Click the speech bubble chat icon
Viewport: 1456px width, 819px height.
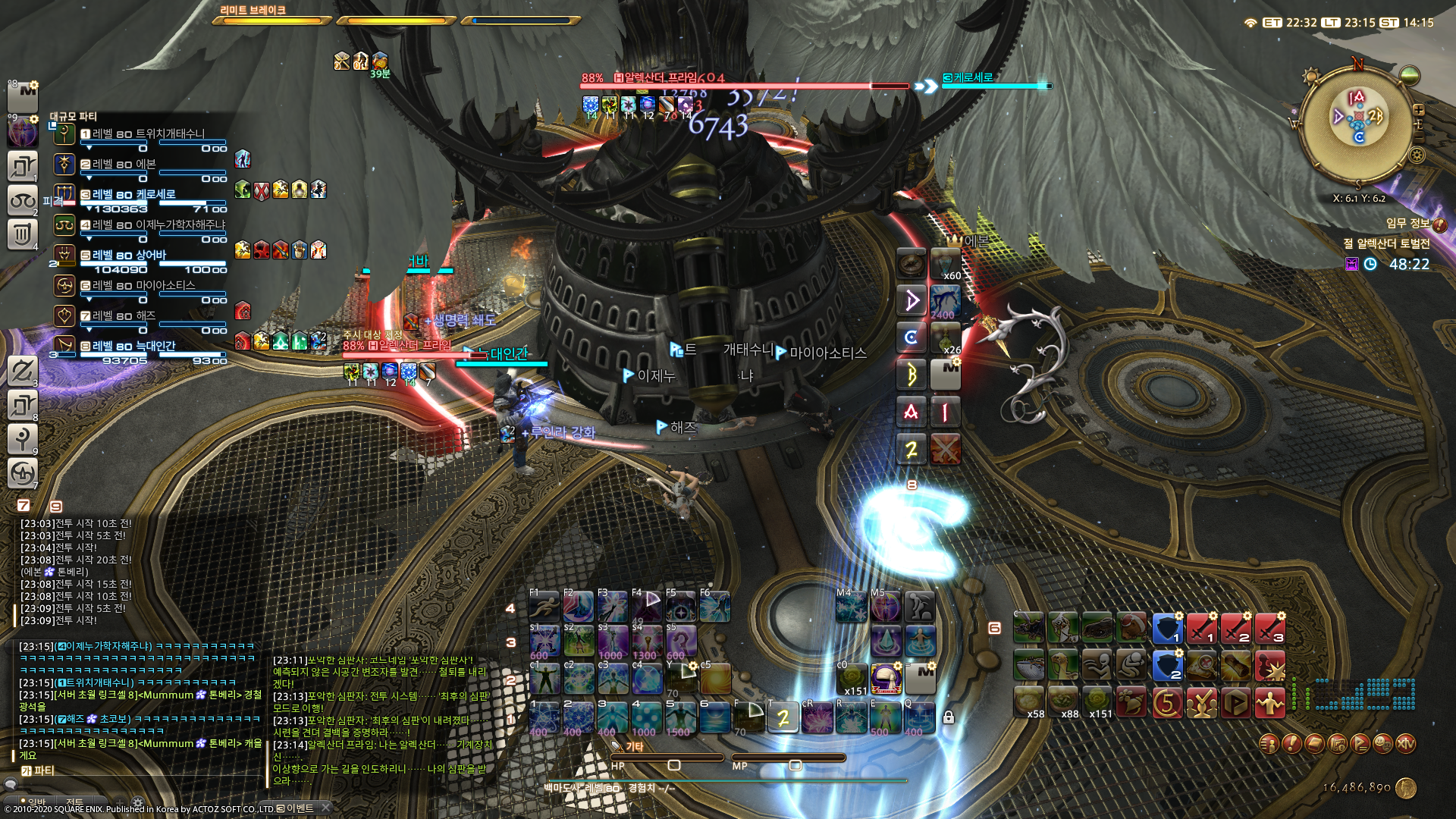pyautogui.click(x=11, y=785)
